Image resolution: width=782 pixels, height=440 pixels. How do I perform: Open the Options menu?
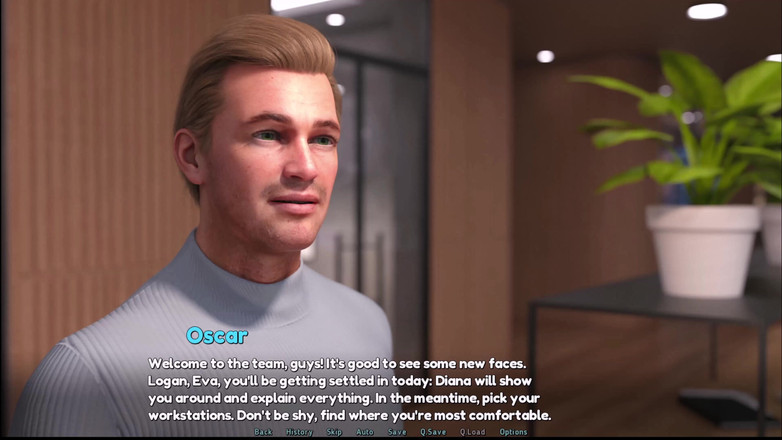point(513,432)
